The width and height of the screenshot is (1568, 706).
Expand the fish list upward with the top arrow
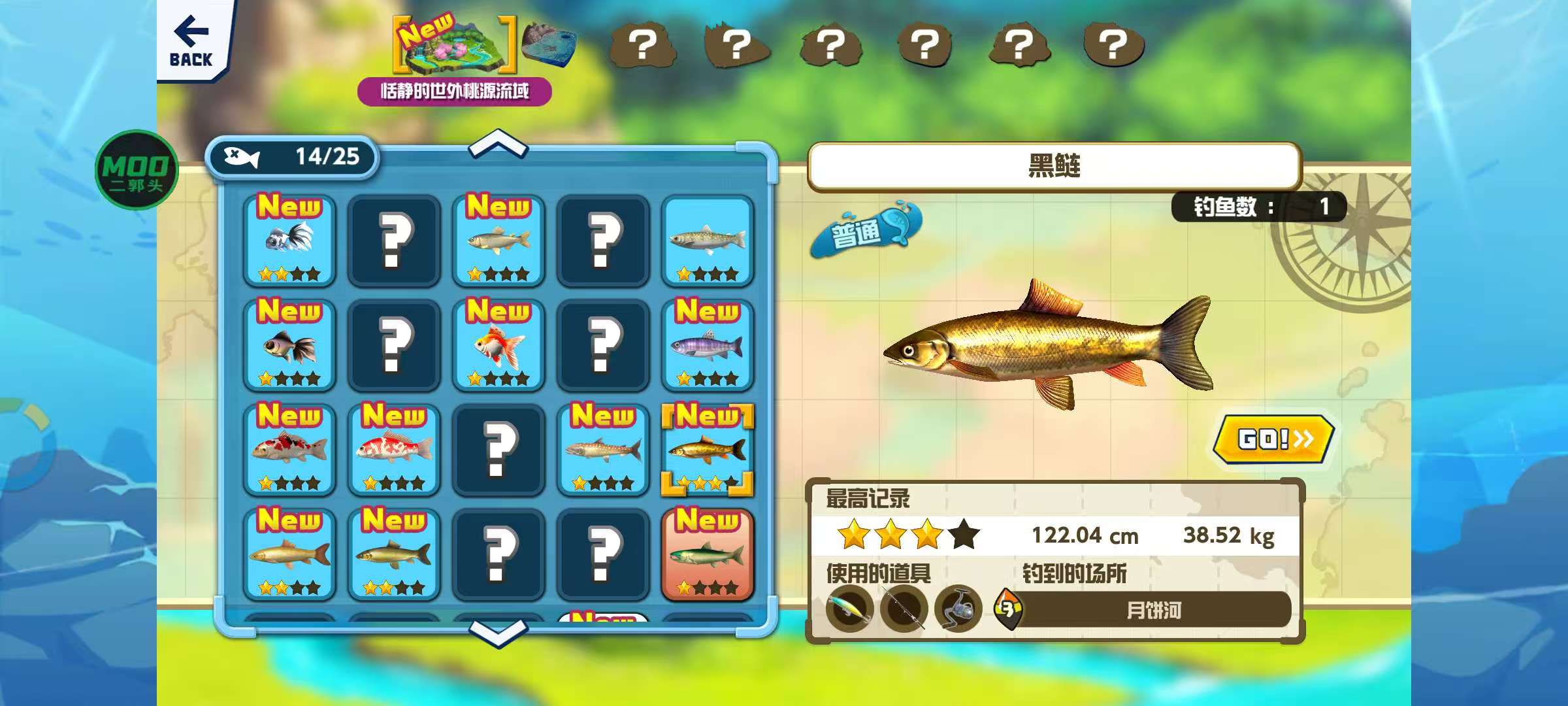point(498,145)
